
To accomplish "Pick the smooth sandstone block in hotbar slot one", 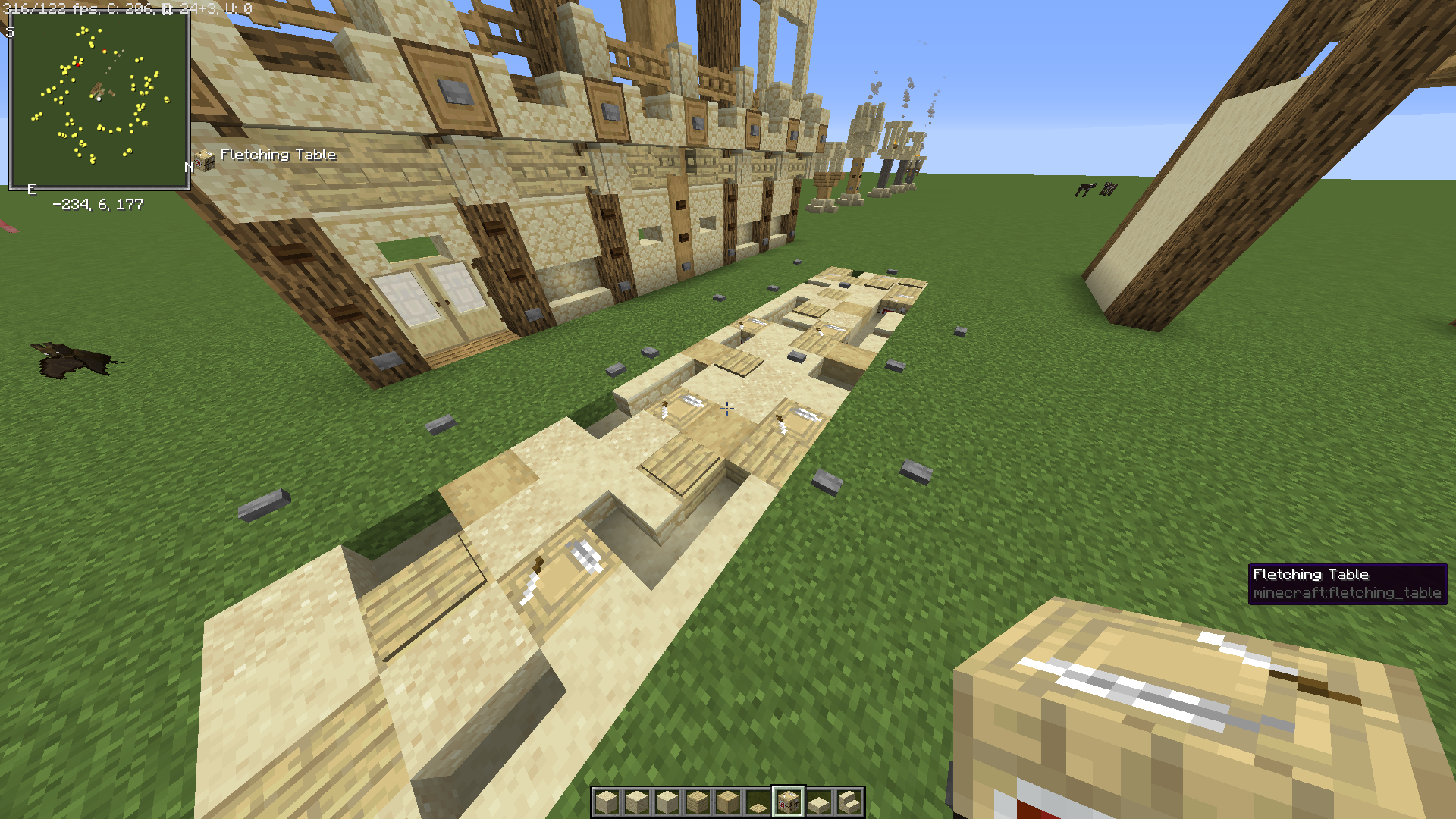I will coord(607,802).
